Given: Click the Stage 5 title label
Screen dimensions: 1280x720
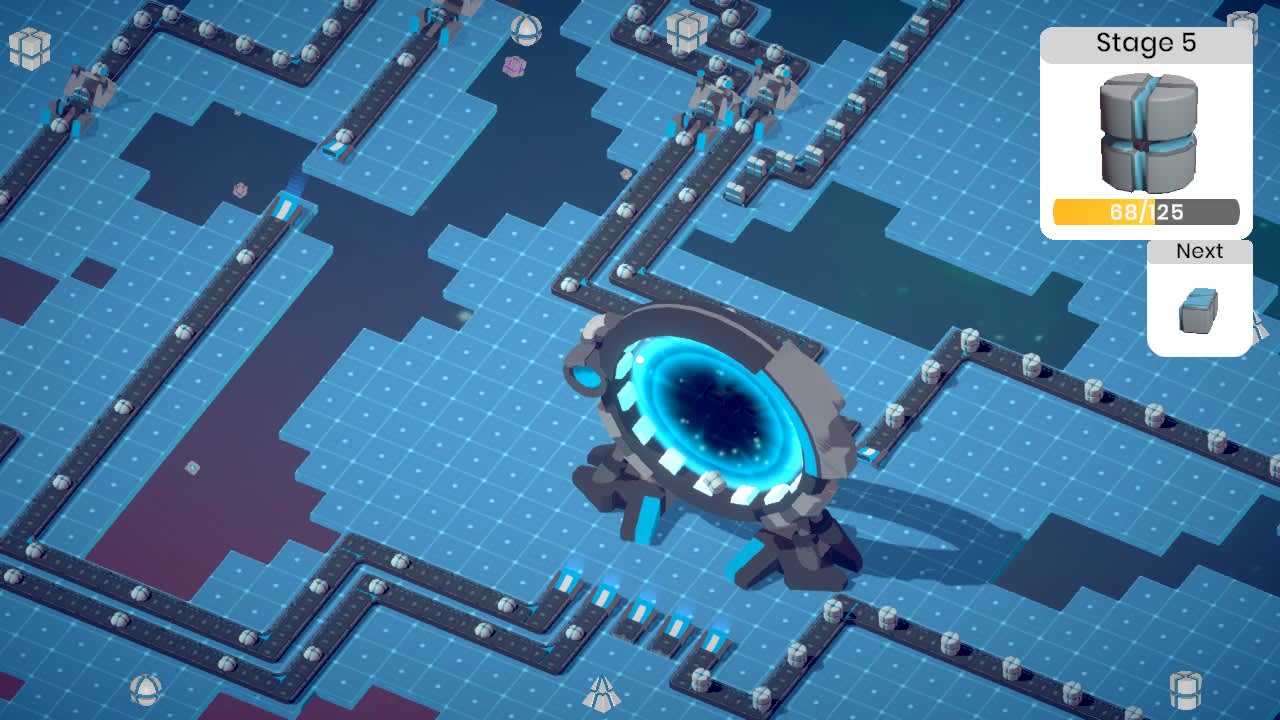Looking at the screenshot, I should click(1146, 45).
